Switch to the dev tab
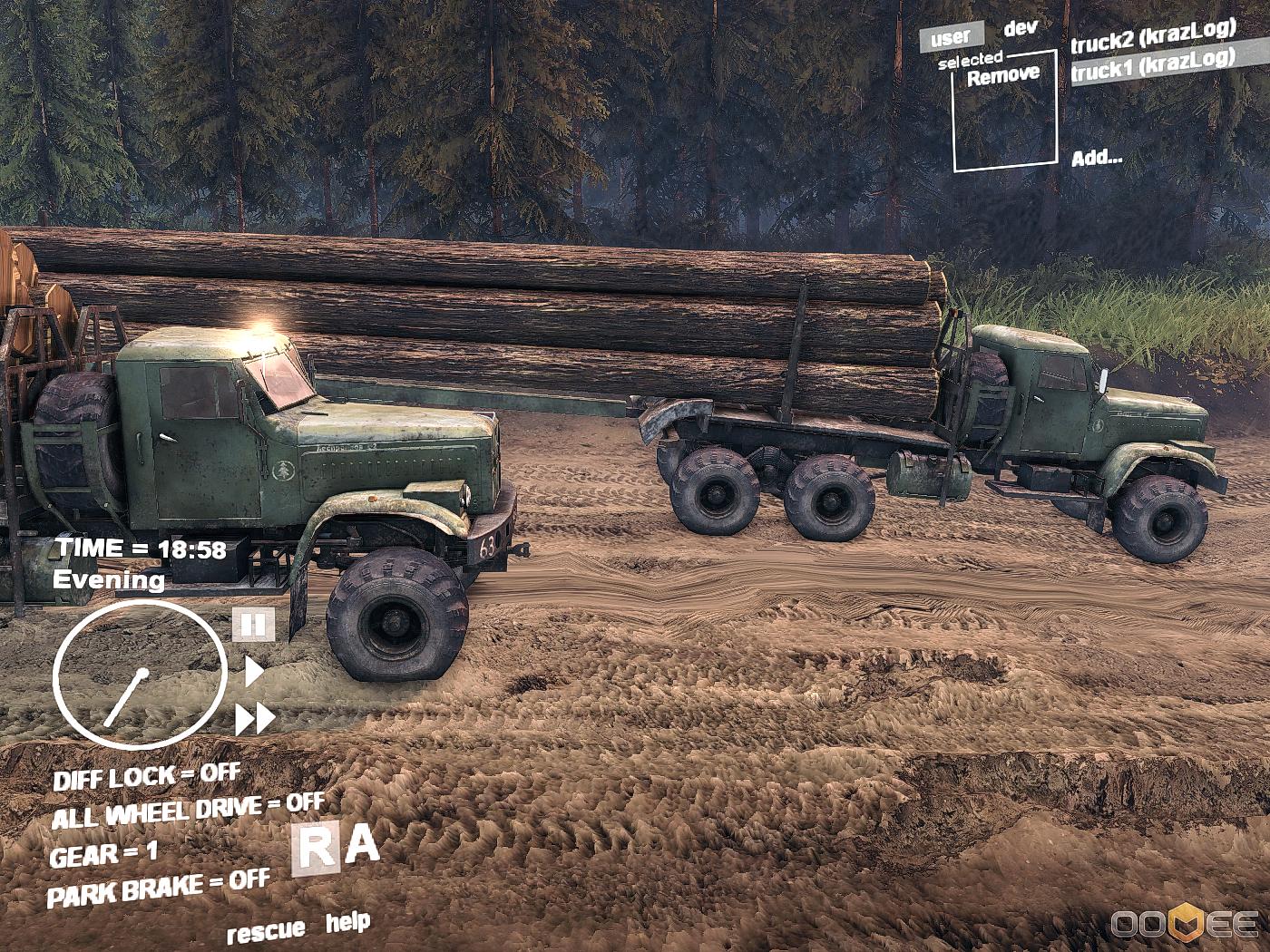This screenshot has width=1270, height=952. [x=1020, y=28]
